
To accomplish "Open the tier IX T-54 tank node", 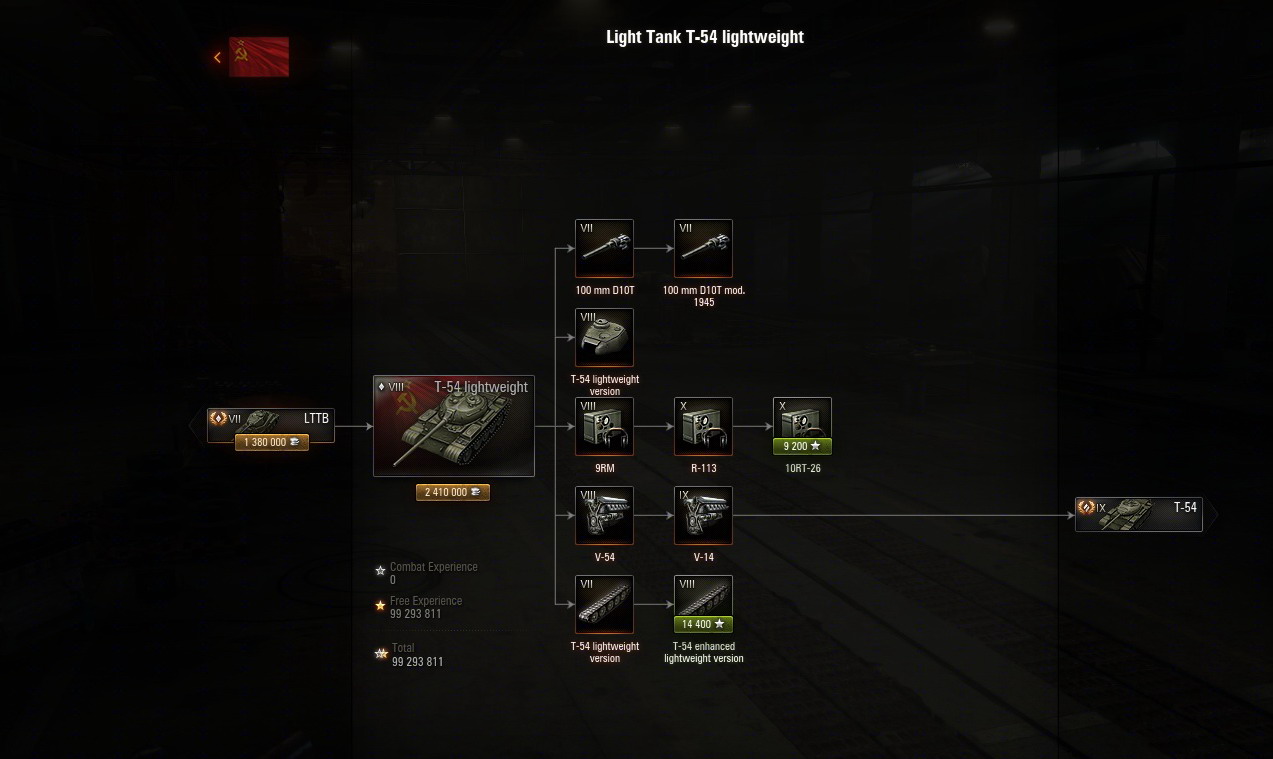I will click(x=1139, y=514).
